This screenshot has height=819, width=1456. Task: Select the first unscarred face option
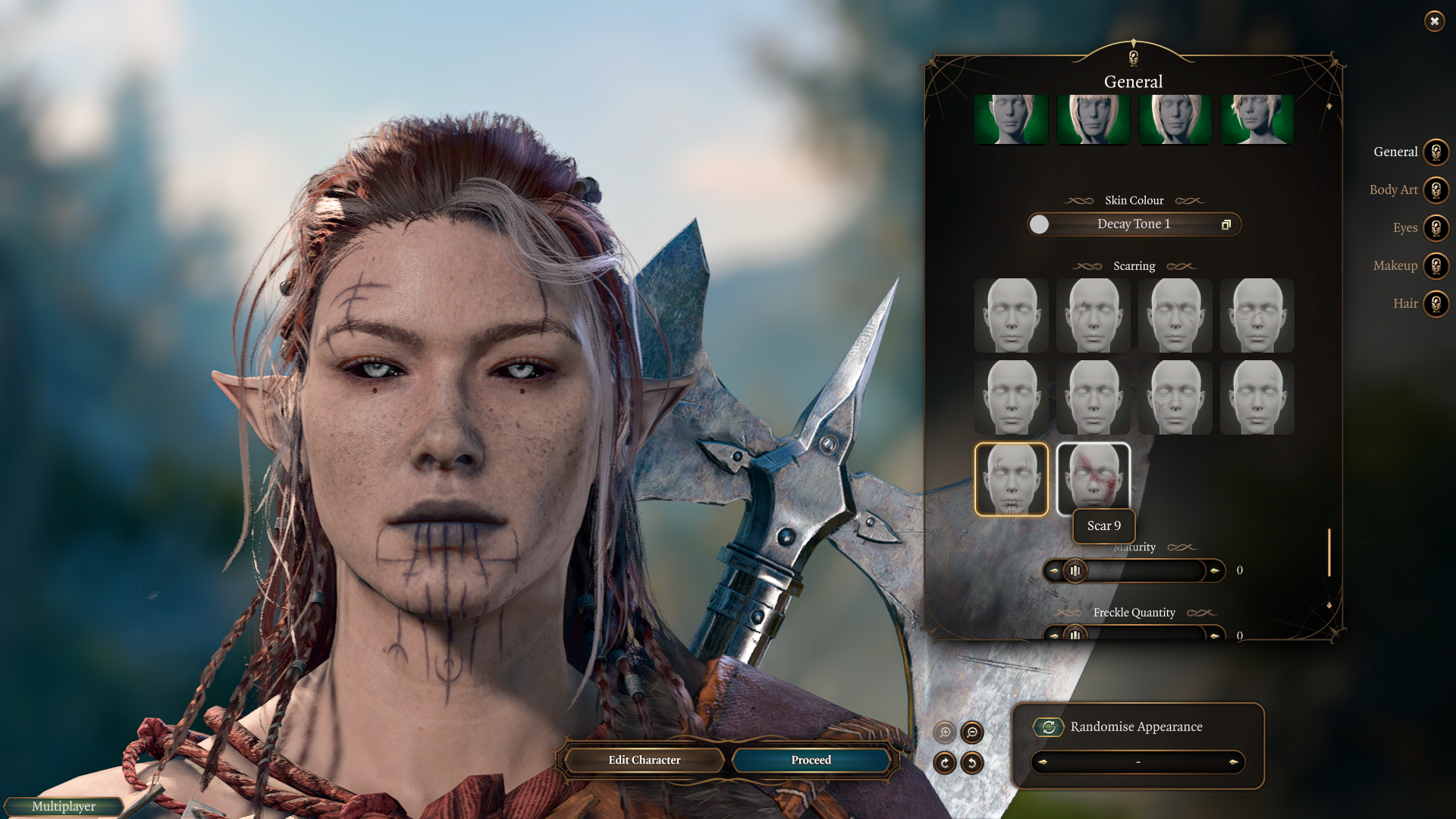(x=1011, y=315)
